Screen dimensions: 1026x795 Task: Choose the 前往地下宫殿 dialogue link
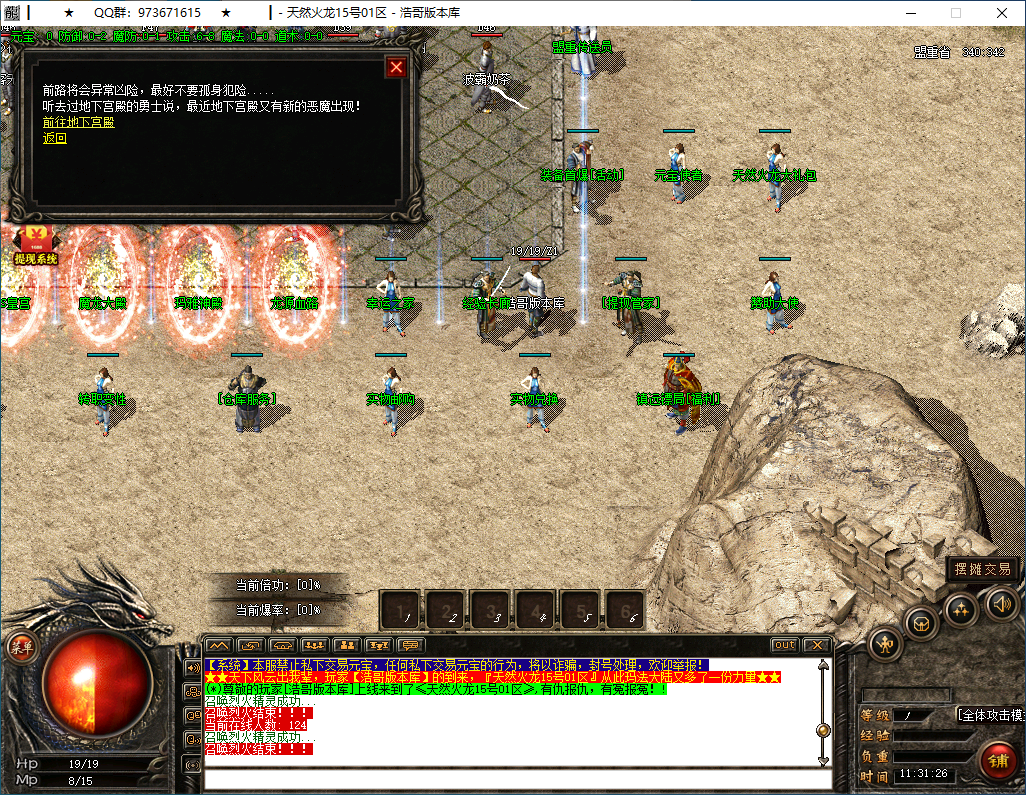[x=78, y=122]
